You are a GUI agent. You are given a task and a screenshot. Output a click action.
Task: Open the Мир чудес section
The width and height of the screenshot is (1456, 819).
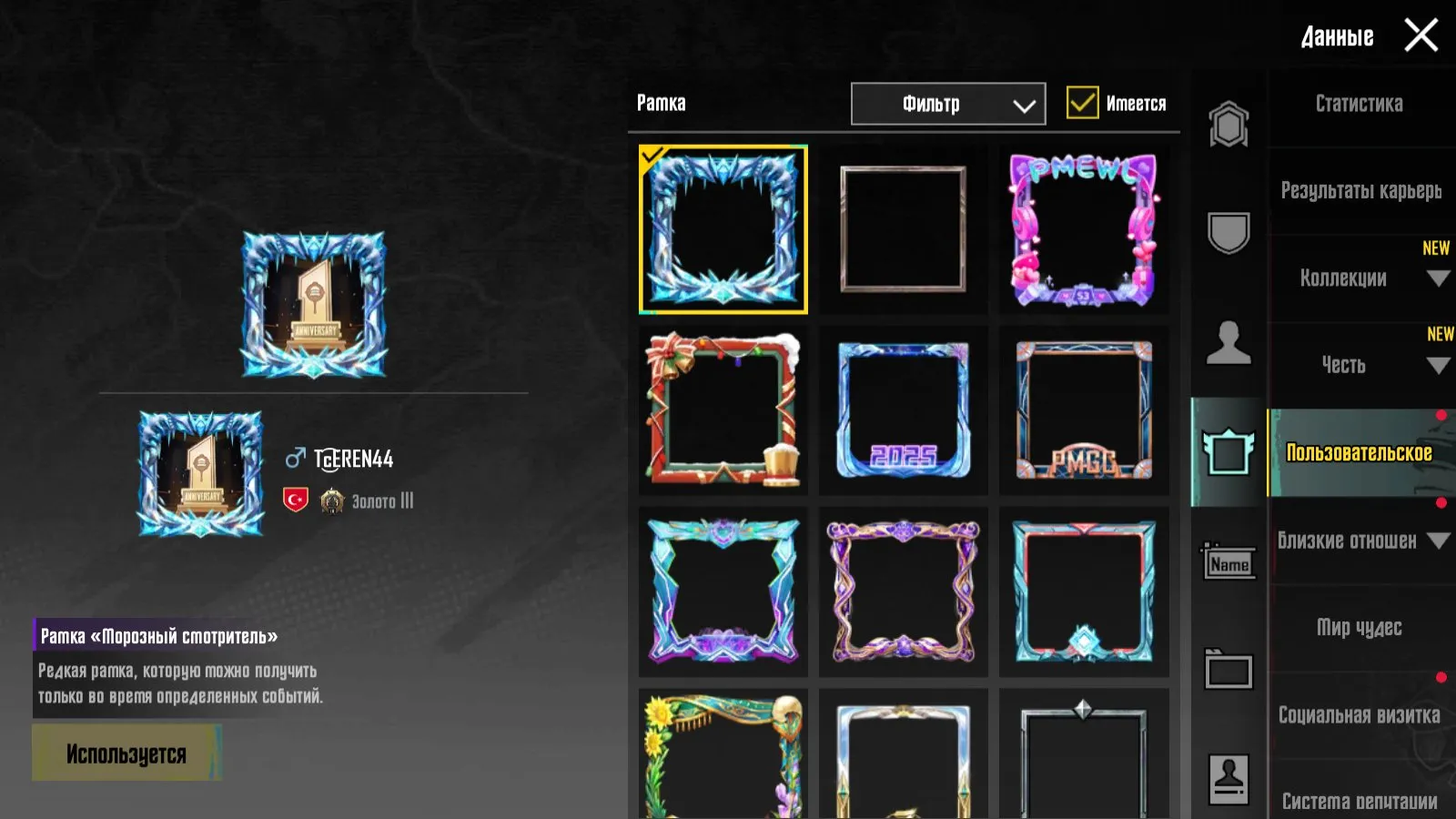point(1360,628)
